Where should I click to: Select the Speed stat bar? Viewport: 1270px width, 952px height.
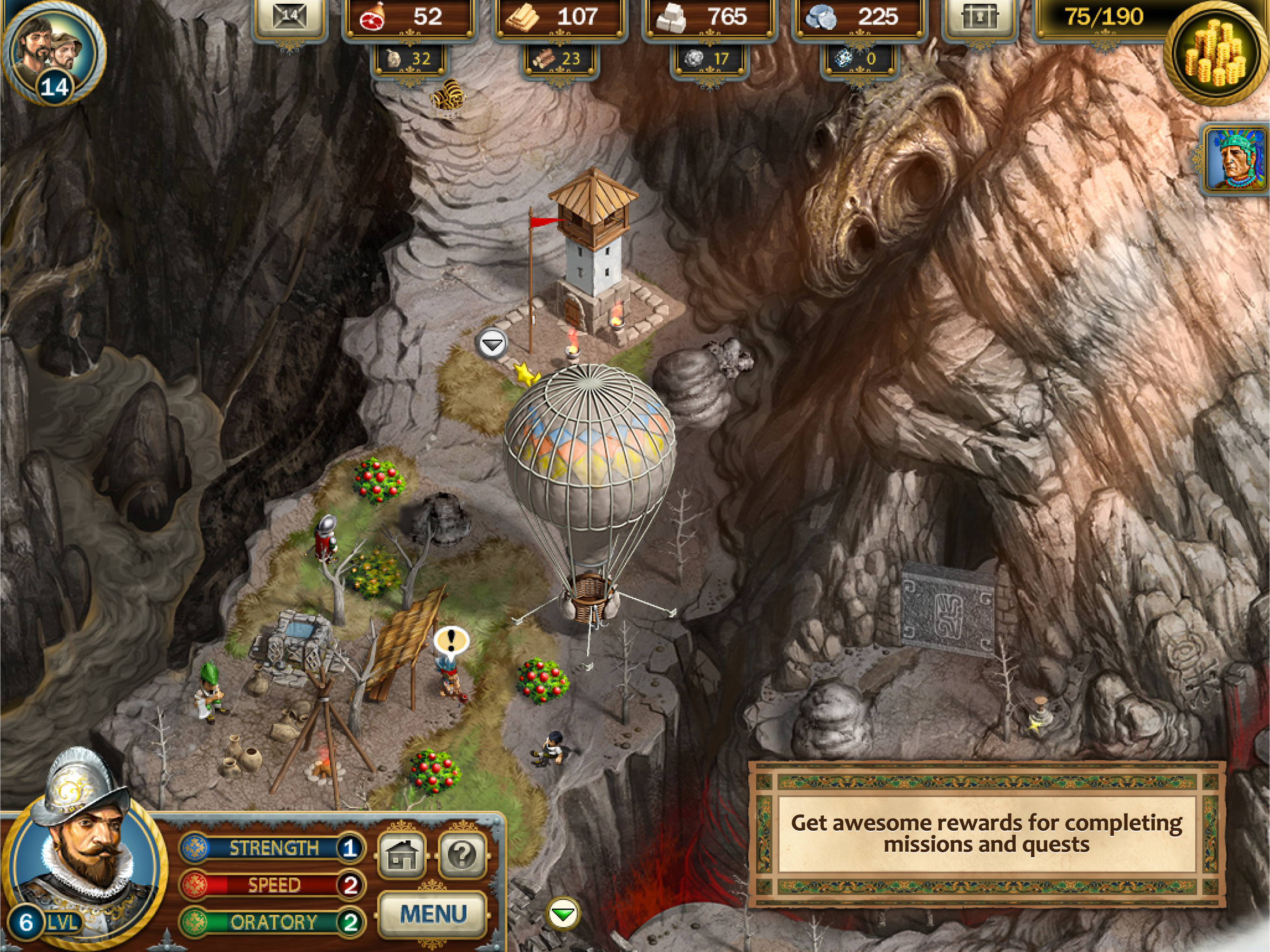click(273, 885)
